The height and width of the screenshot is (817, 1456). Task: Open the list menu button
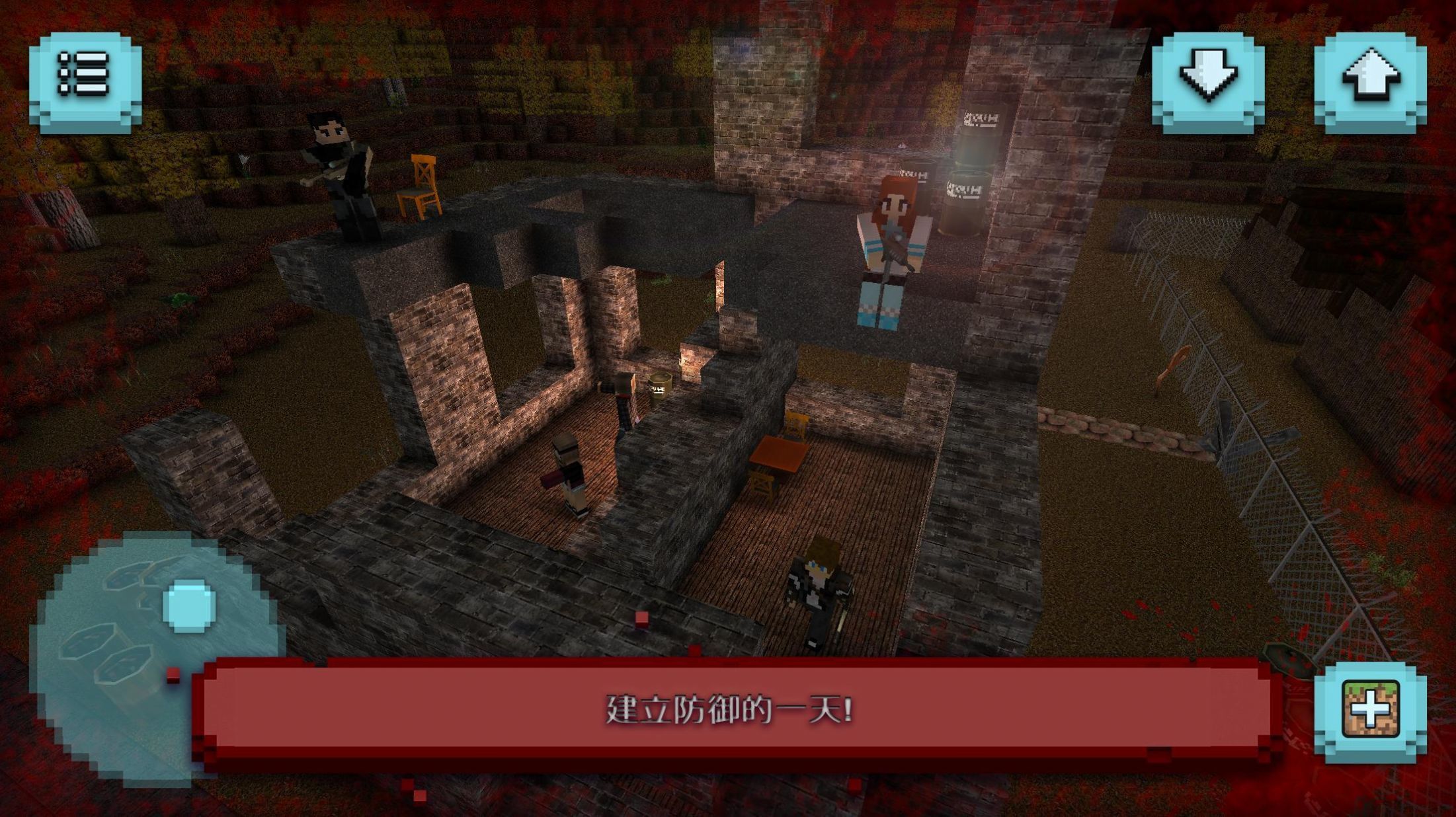click(85, 82)
